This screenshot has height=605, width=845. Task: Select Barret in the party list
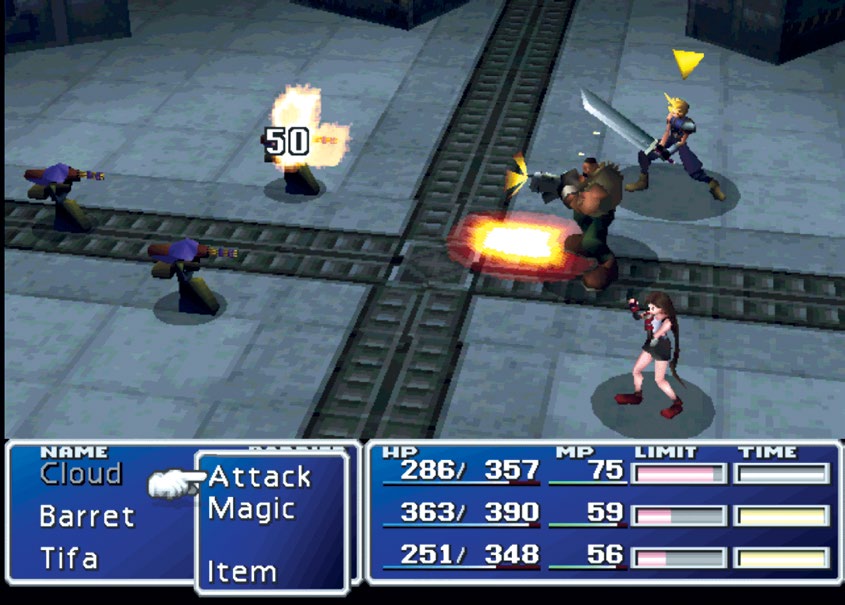pyautogui.click(x=86, y=517)
